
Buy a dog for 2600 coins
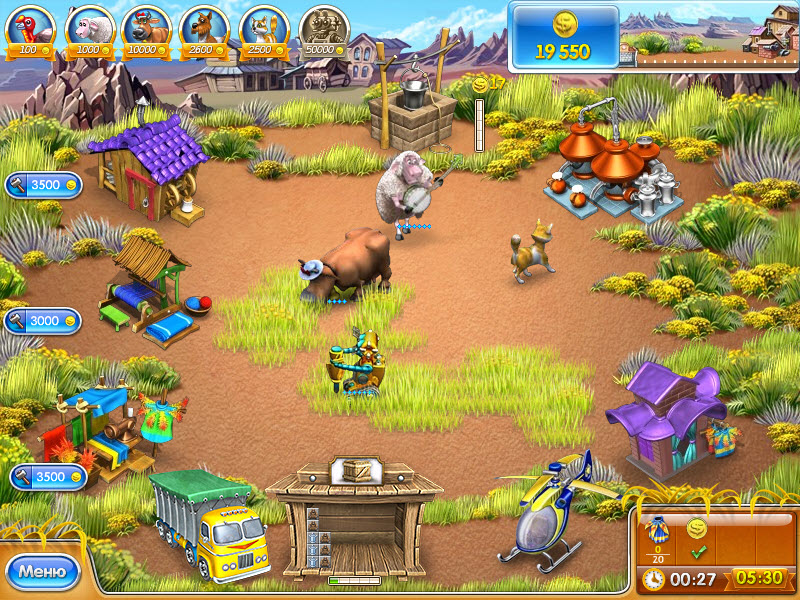[x=205, y=28]
